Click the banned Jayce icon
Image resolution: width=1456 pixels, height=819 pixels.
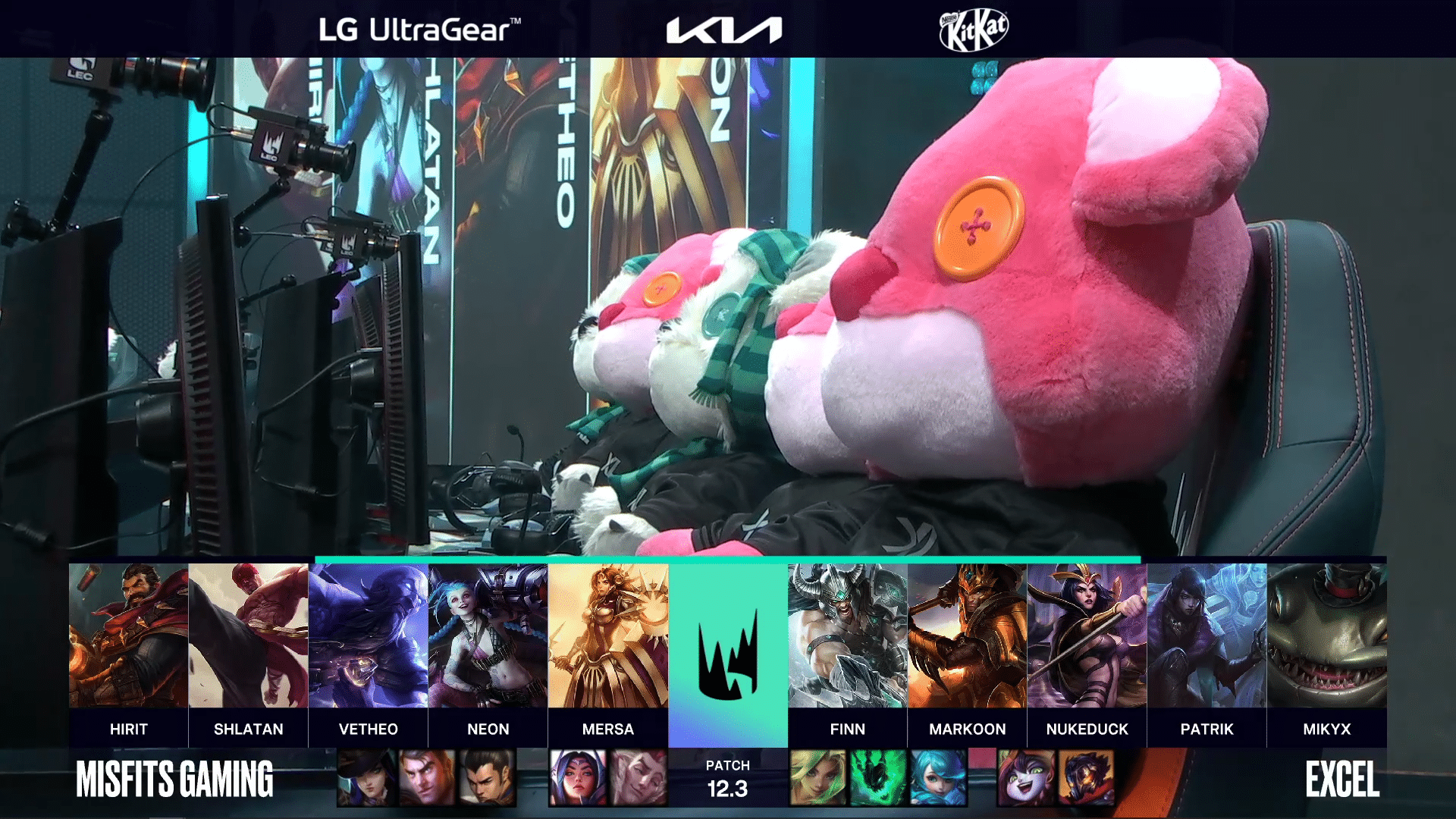(x=428, y=777)
